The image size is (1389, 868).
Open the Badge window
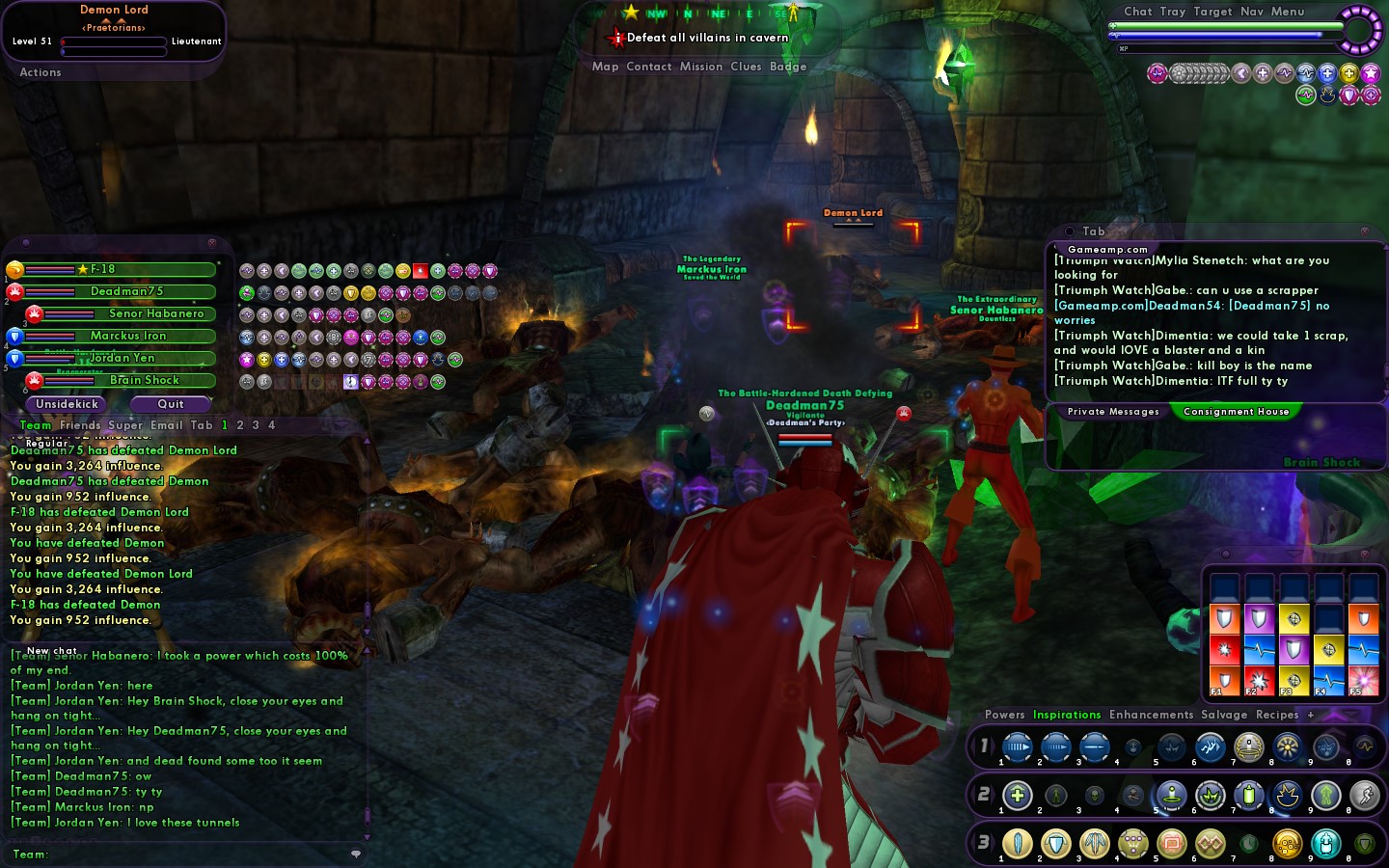click(787, 67)
